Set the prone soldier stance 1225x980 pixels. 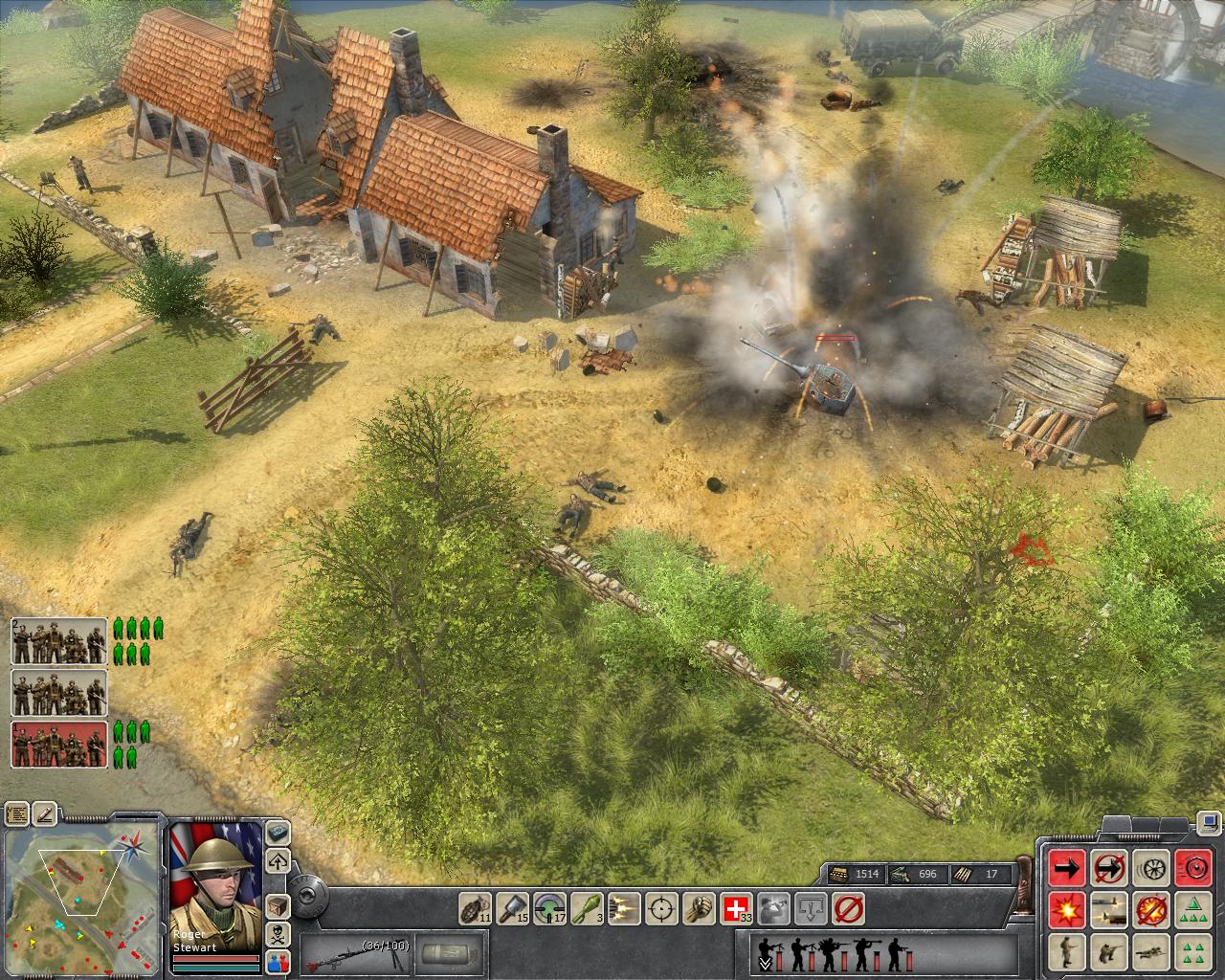[1151, 952]
